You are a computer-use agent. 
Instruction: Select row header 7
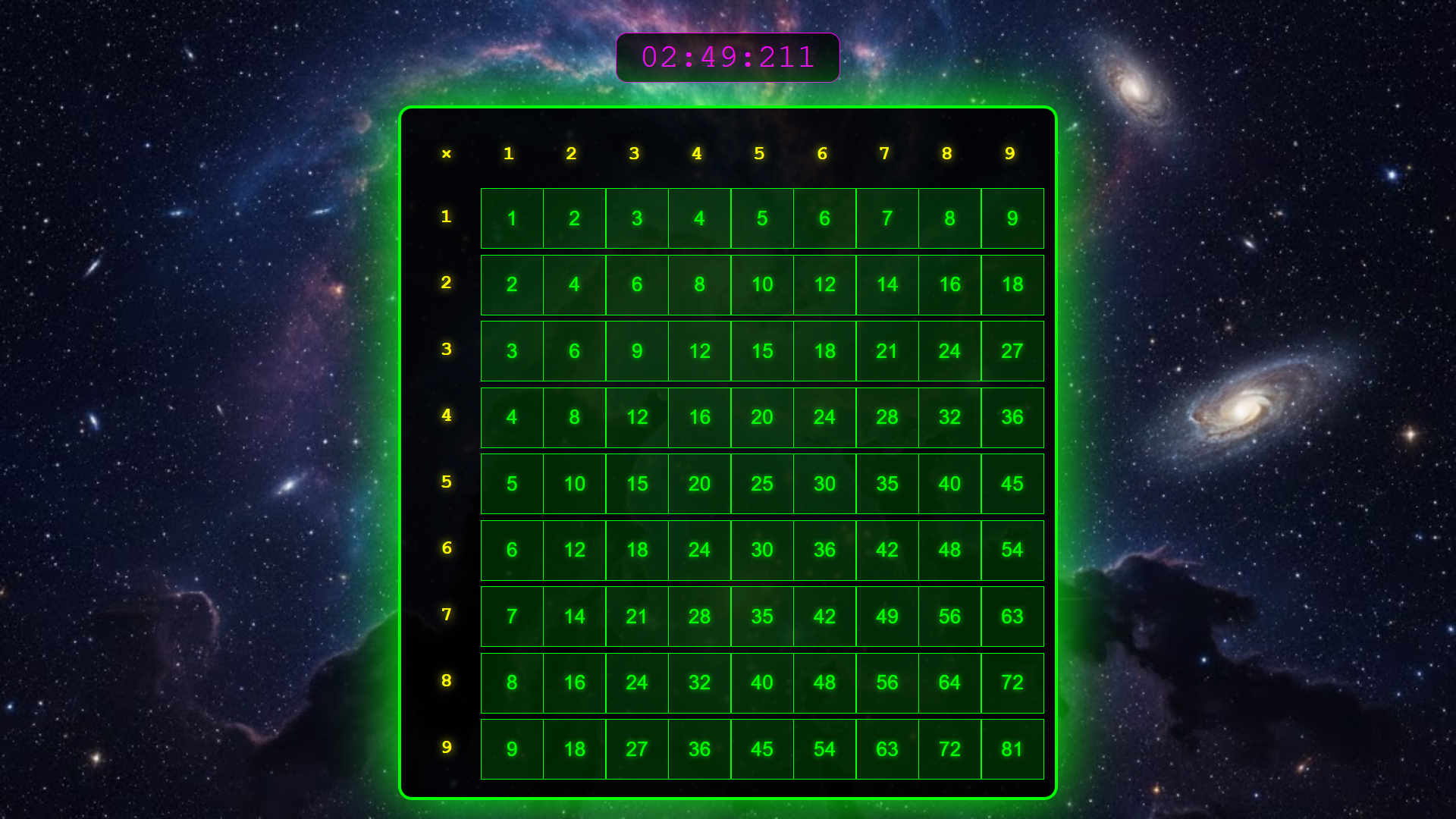(447, 617)
